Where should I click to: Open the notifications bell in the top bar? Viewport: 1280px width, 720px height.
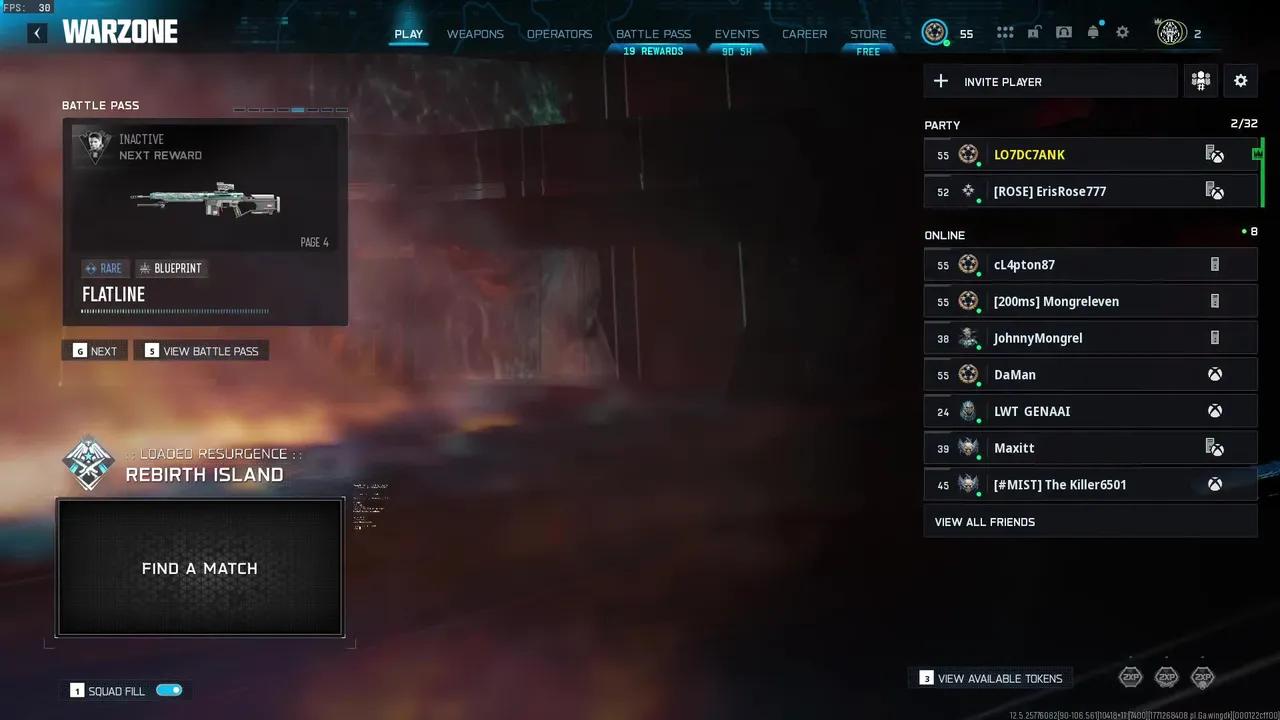(x=1093, y=31)
